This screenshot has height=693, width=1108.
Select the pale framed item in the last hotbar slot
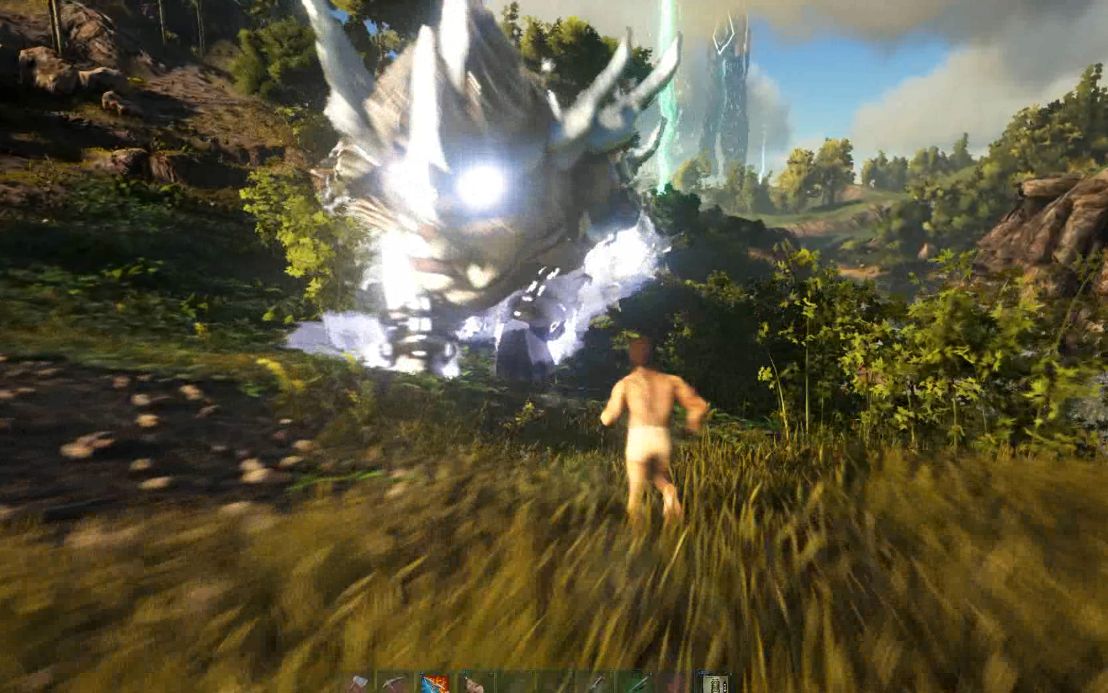click(x=712, y=684)
